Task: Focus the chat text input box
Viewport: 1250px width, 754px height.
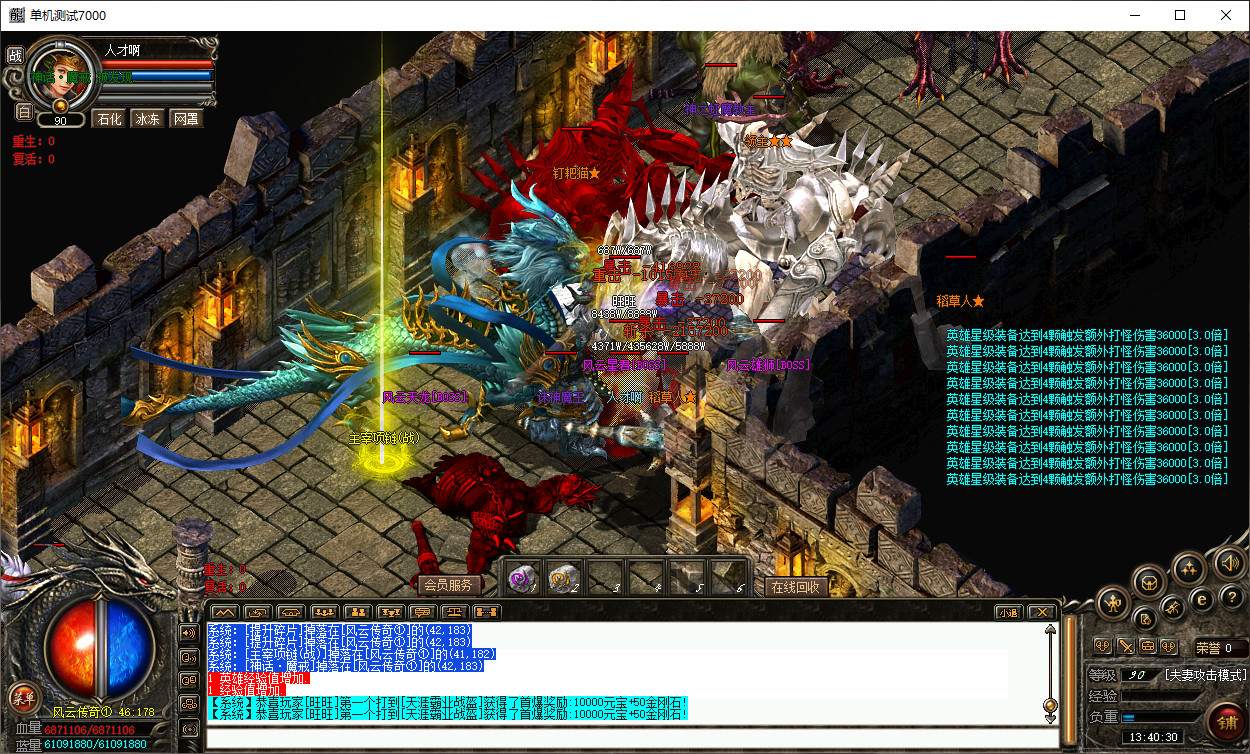Action: pyautogui.click(x=630, y=739)
